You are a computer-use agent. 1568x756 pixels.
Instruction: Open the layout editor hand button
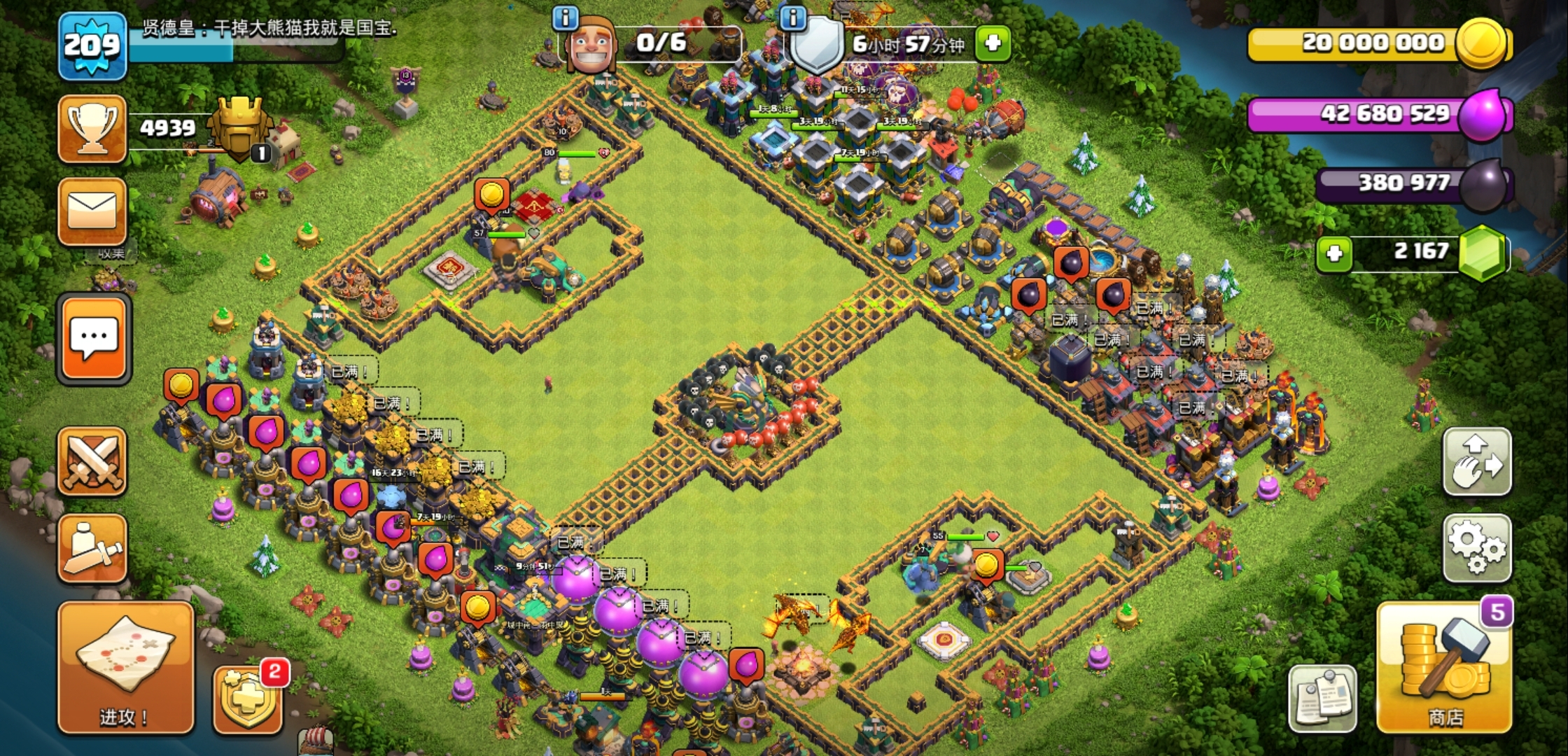tap(1476, 462)
